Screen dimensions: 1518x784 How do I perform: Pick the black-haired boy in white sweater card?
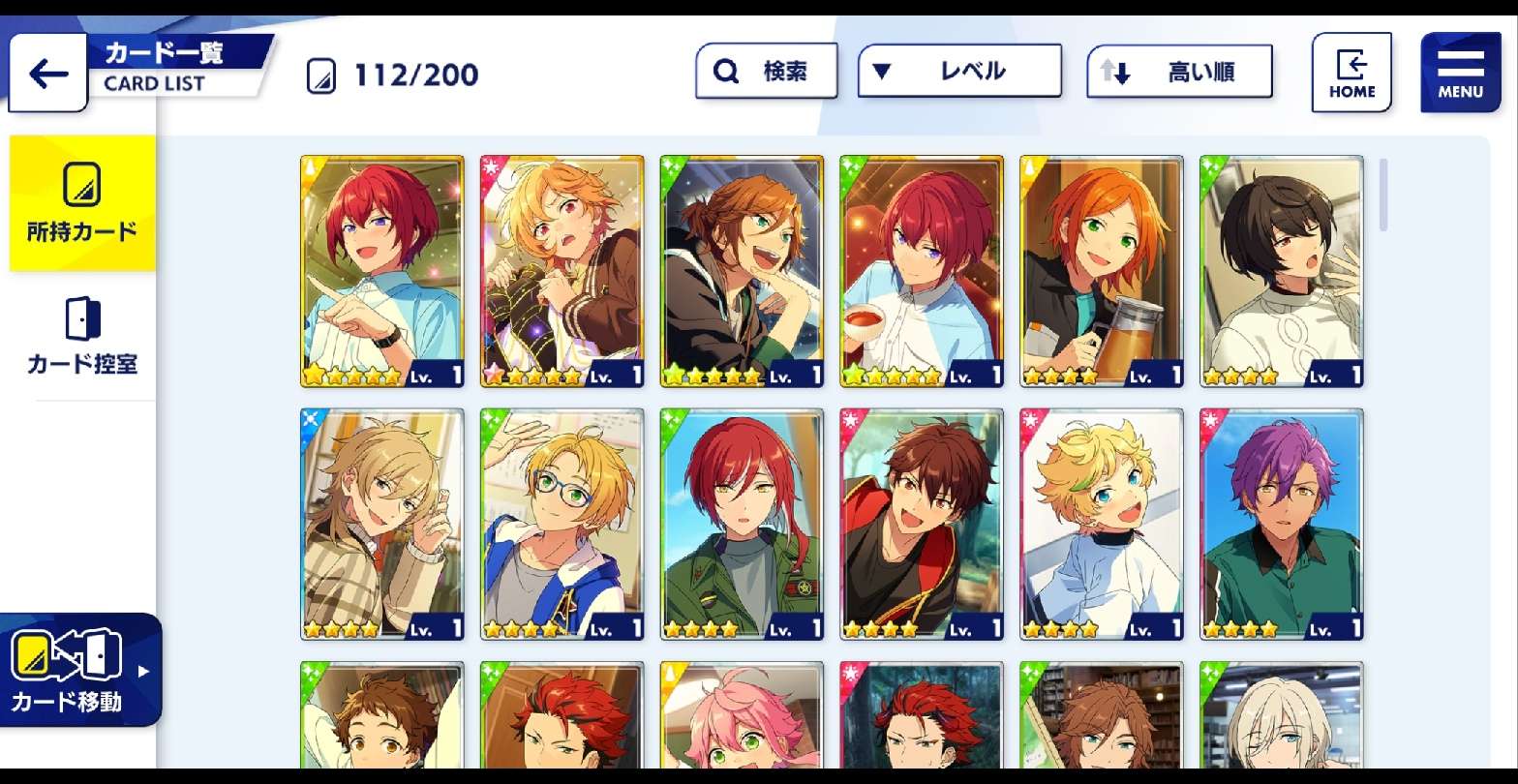click(x=1282, y=271)
